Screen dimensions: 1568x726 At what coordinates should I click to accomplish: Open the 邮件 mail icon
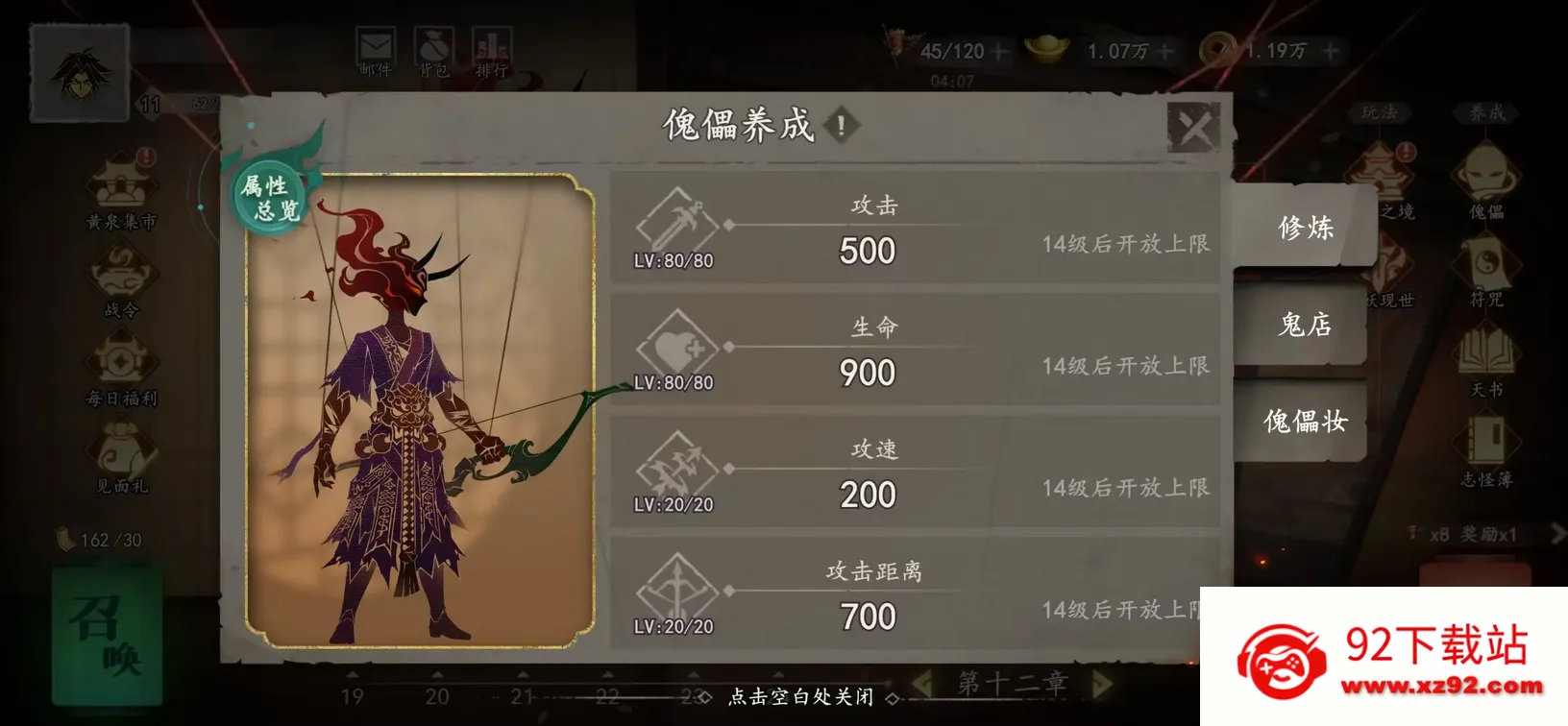point(375,46)
